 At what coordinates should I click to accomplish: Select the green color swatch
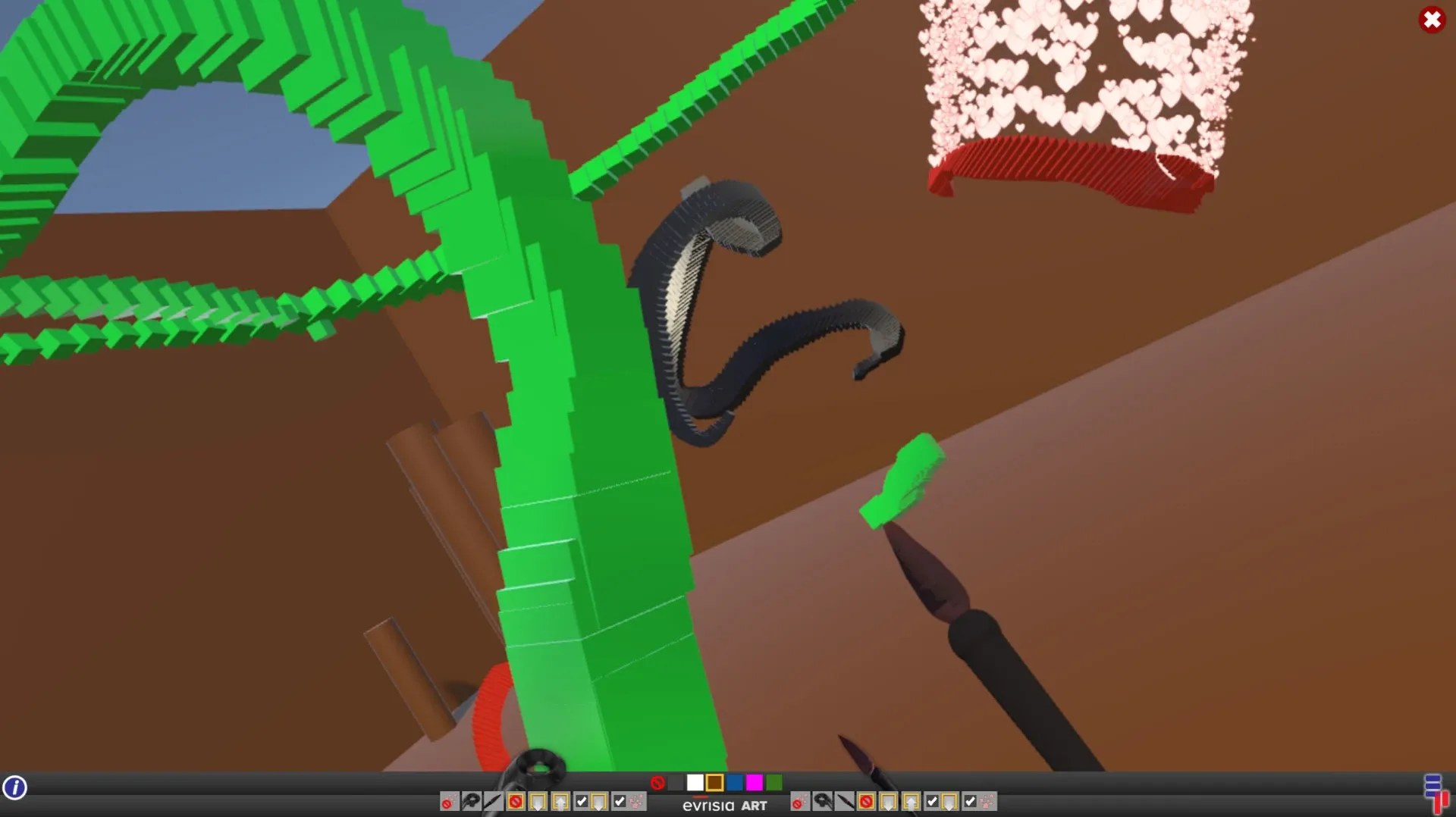(x=775, y=782)
